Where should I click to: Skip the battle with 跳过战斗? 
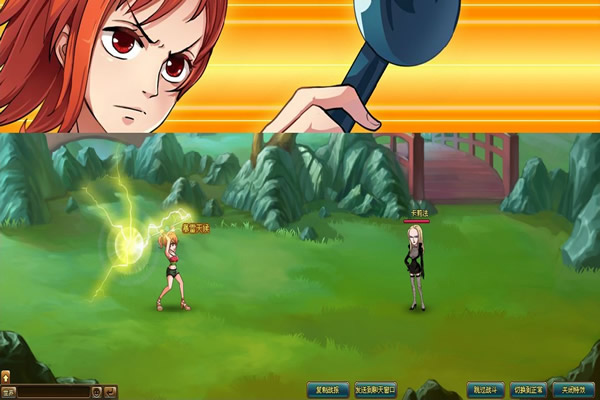coord(485,389)
